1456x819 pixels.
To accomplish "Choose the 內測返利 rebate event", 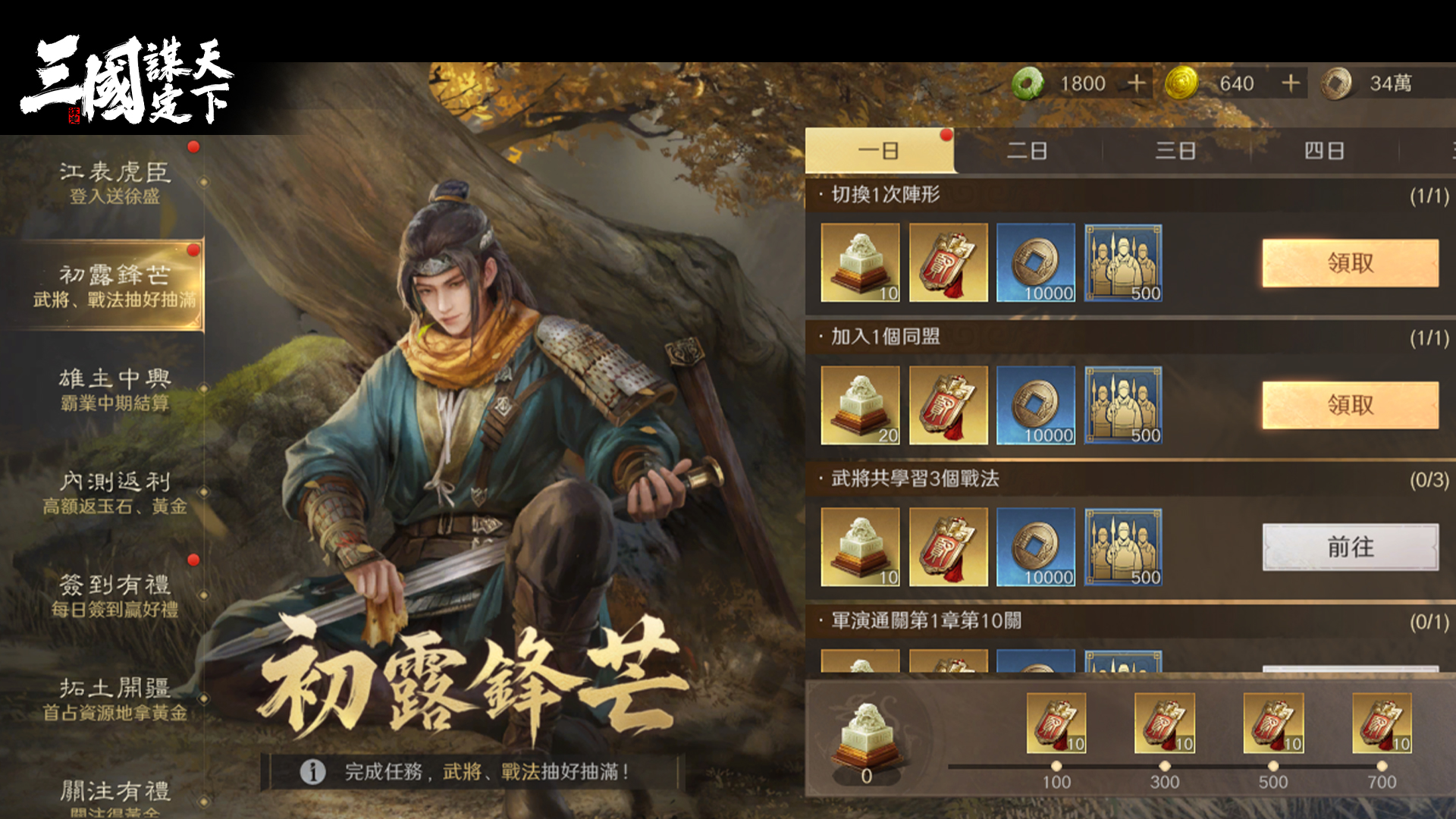I will (114, 492).
